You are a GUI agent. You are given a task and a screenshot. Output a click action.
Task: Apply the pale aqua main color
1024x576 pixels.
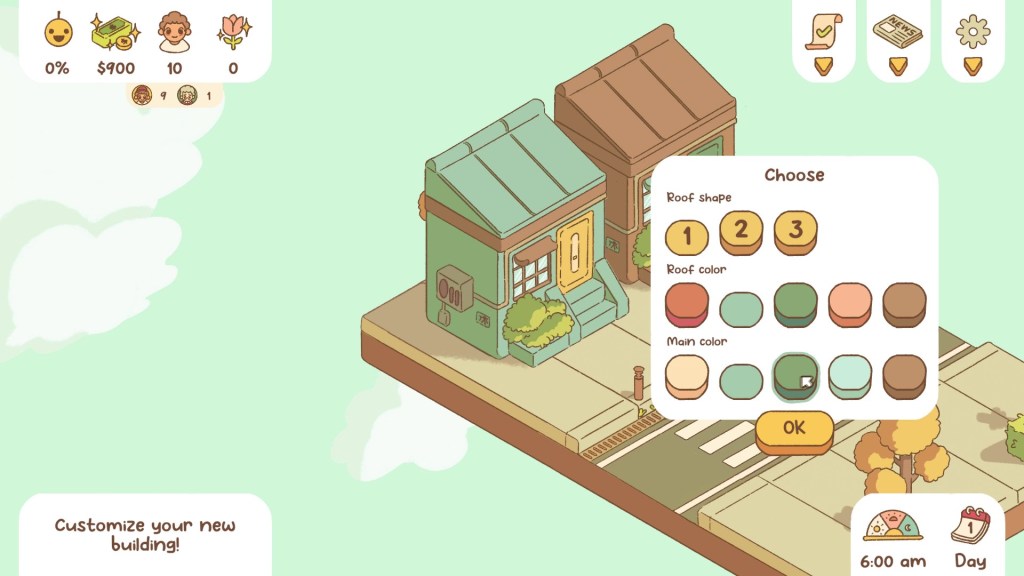pos(850,375)
